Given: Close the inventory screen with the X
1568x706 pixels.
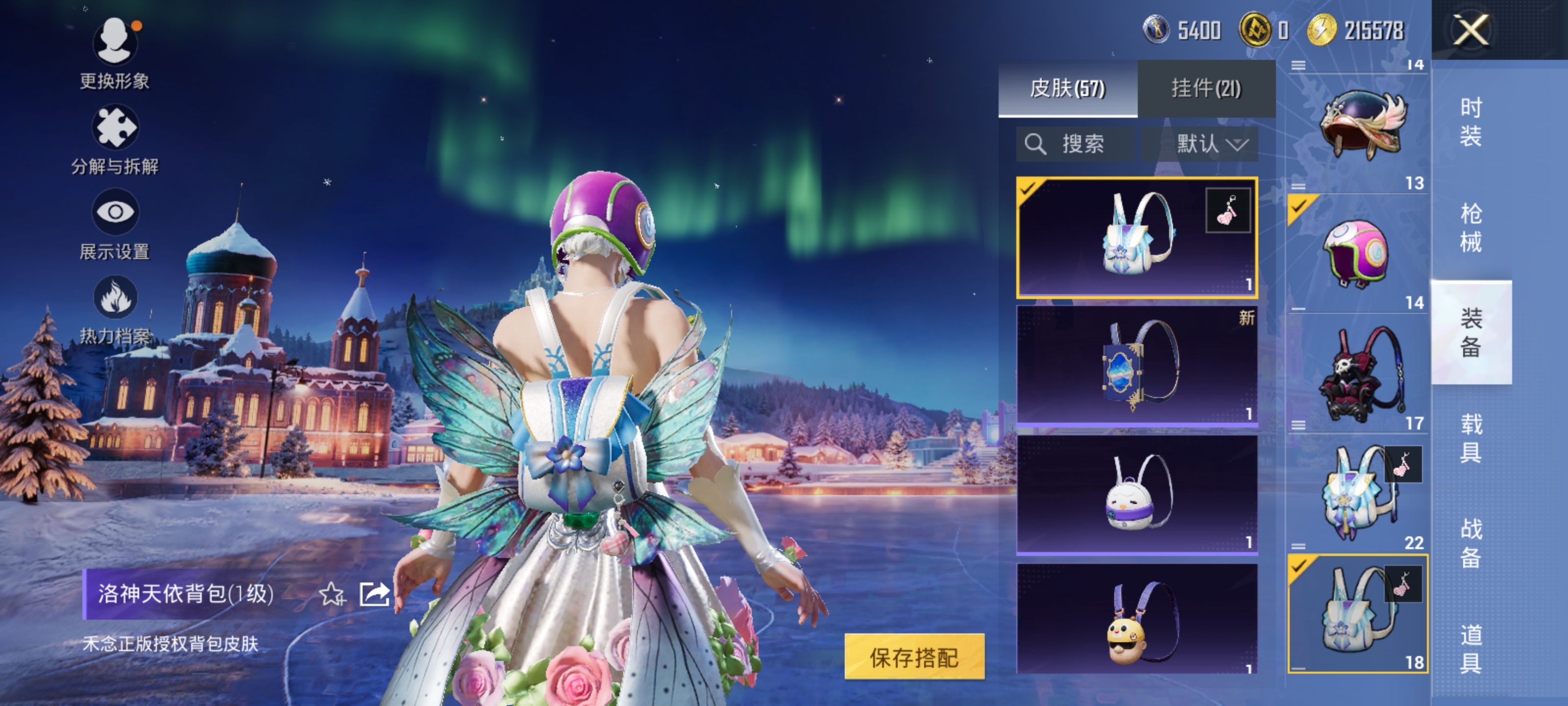Looking at the screenshot, I should click(x=1470, y=30).
